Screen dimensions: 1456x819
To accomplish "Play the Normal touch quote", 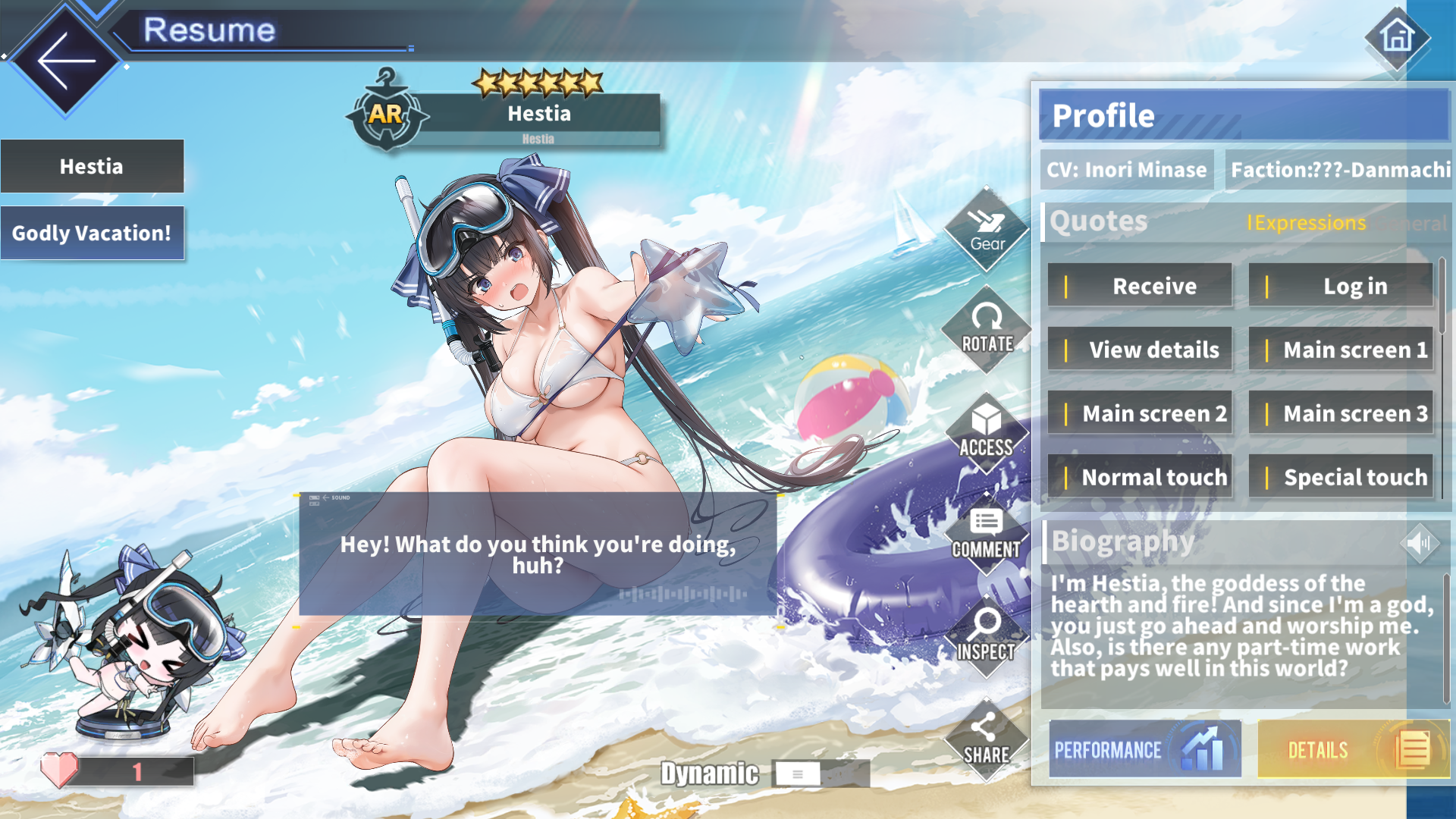I will pyautogui.click(x=1140, y=477).
